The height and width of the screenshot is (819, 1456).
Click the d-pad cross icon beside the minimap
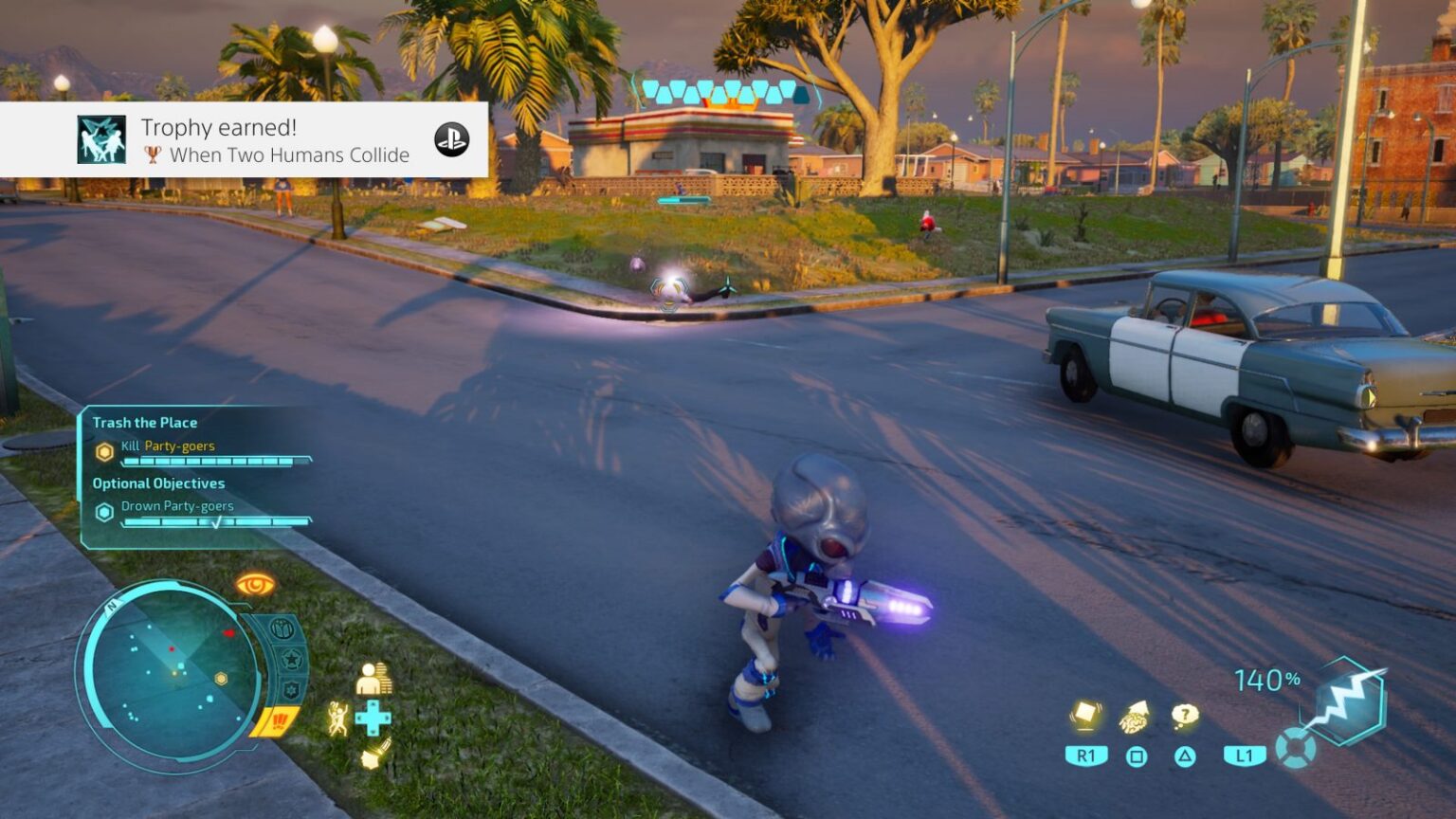372,716
